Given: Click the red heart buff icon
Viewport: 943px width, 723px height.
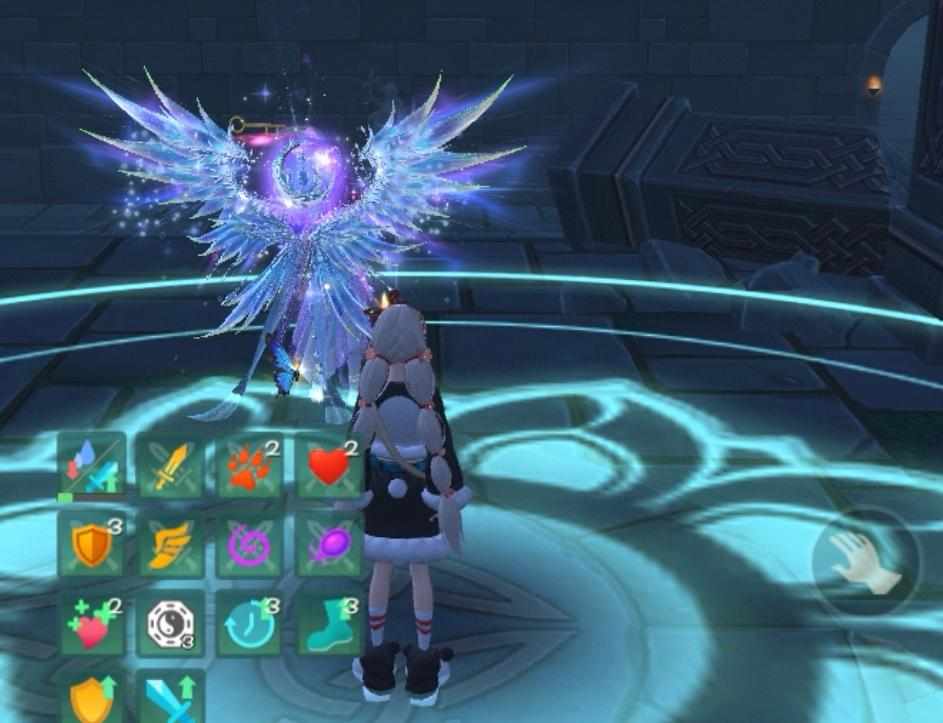Looking at the screenshot, I should [x=329, y=467].
